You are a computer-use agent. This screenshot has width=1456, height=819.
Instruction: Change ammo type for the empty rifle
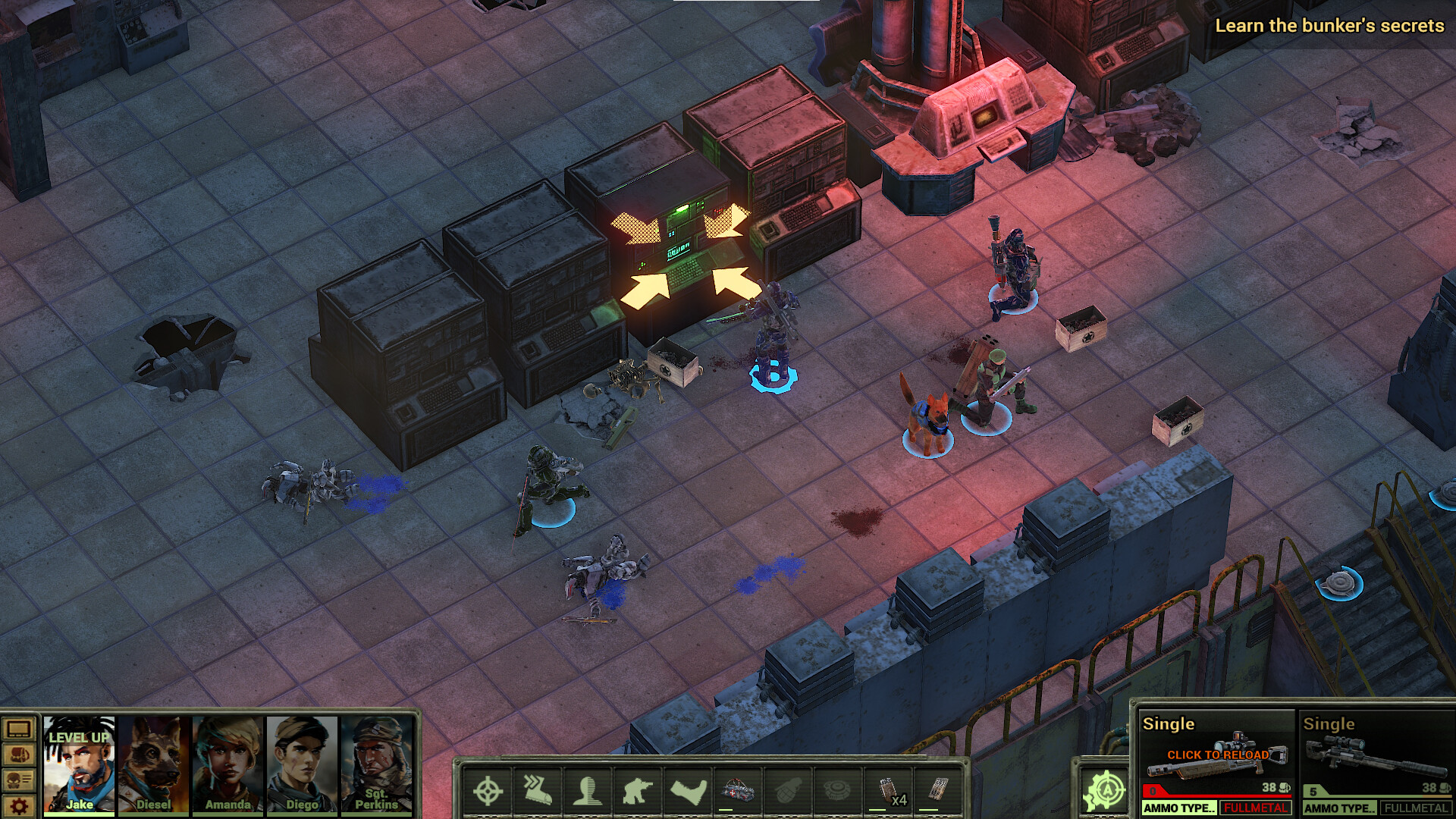pos(1179,808)
